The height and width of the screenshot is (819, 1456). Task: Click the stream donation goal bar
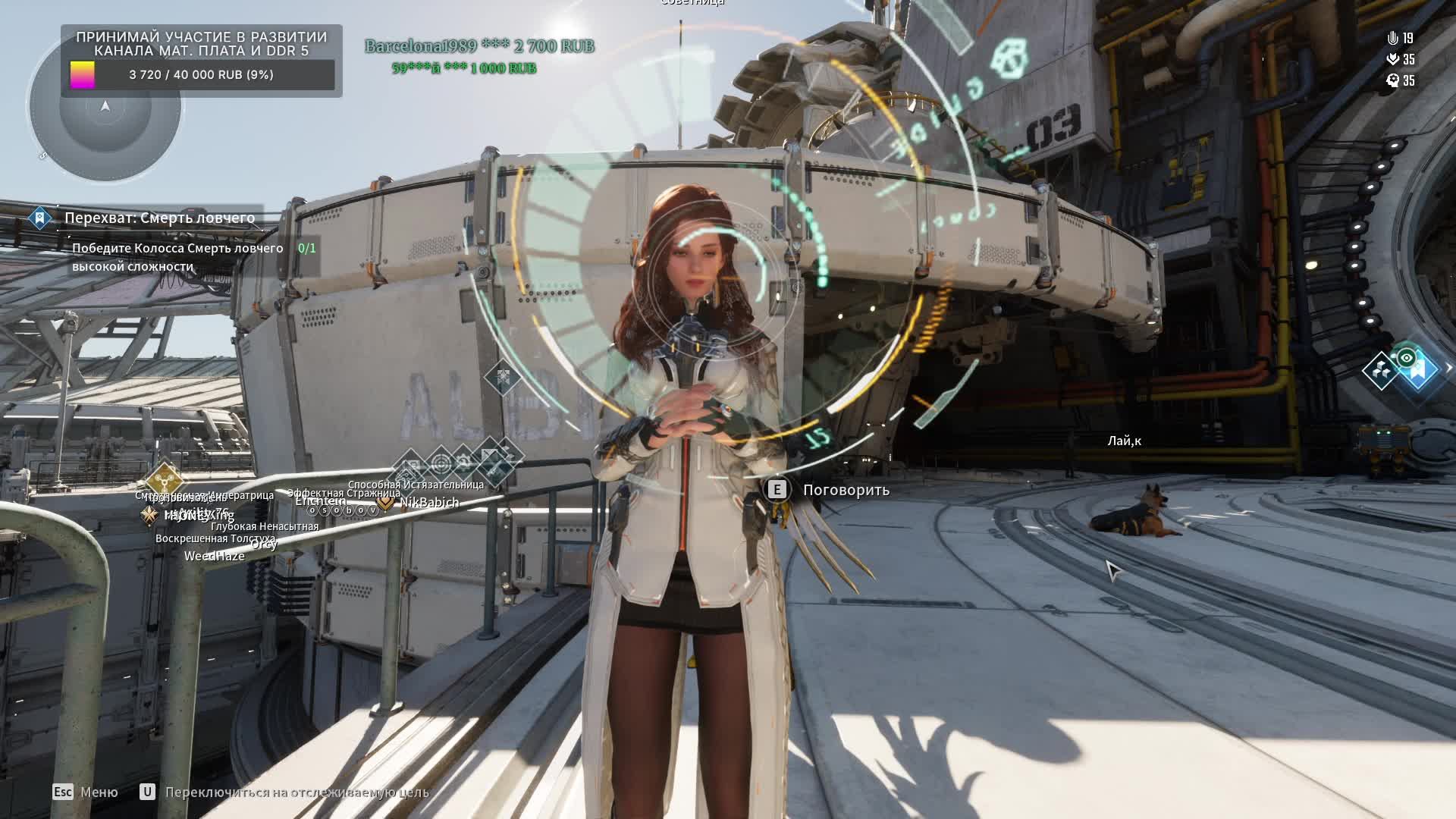202,75
